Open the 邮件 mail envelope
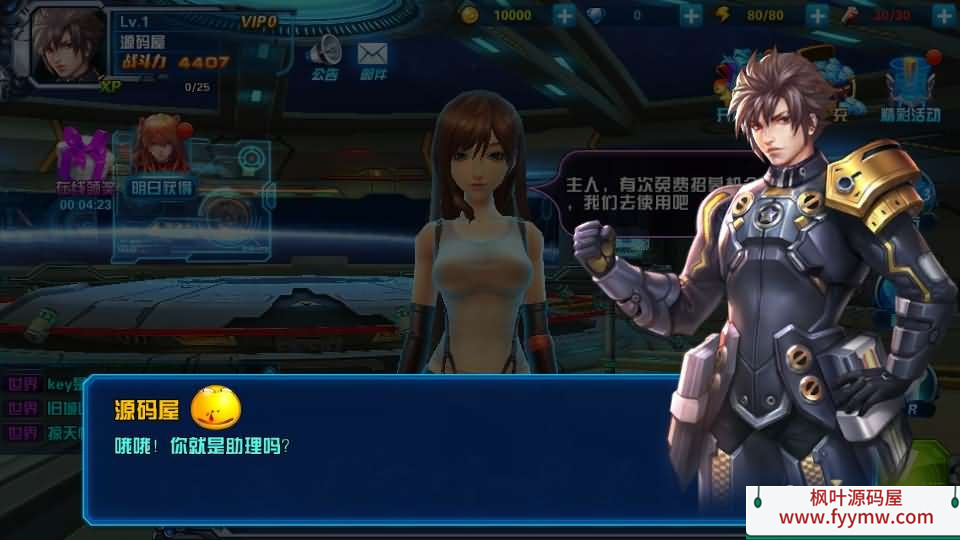 click(373, 56)
